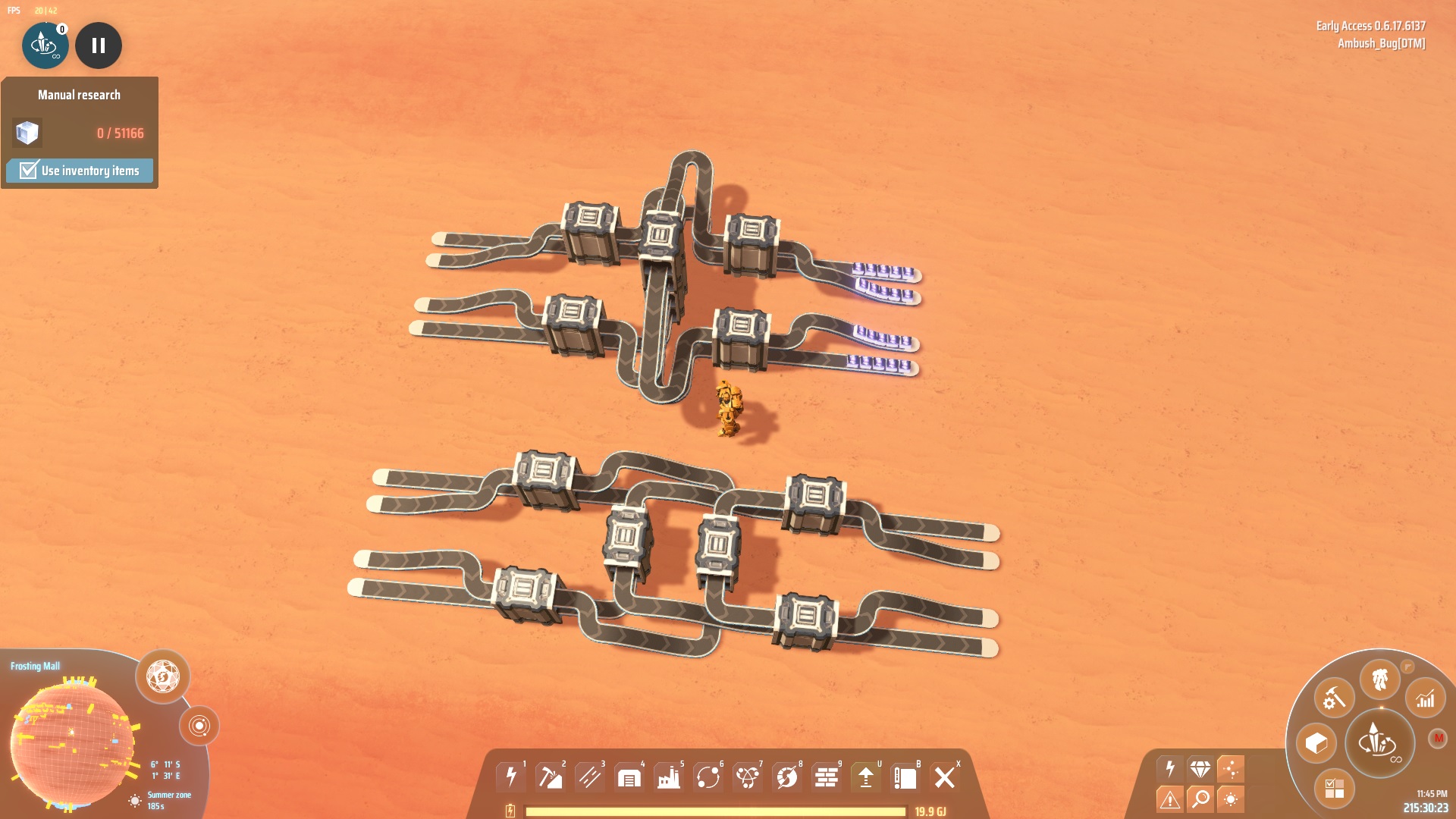Viewport: 1456px width, 819px height.
Task: Select the power lightning build category
Action: coord(511,777)
